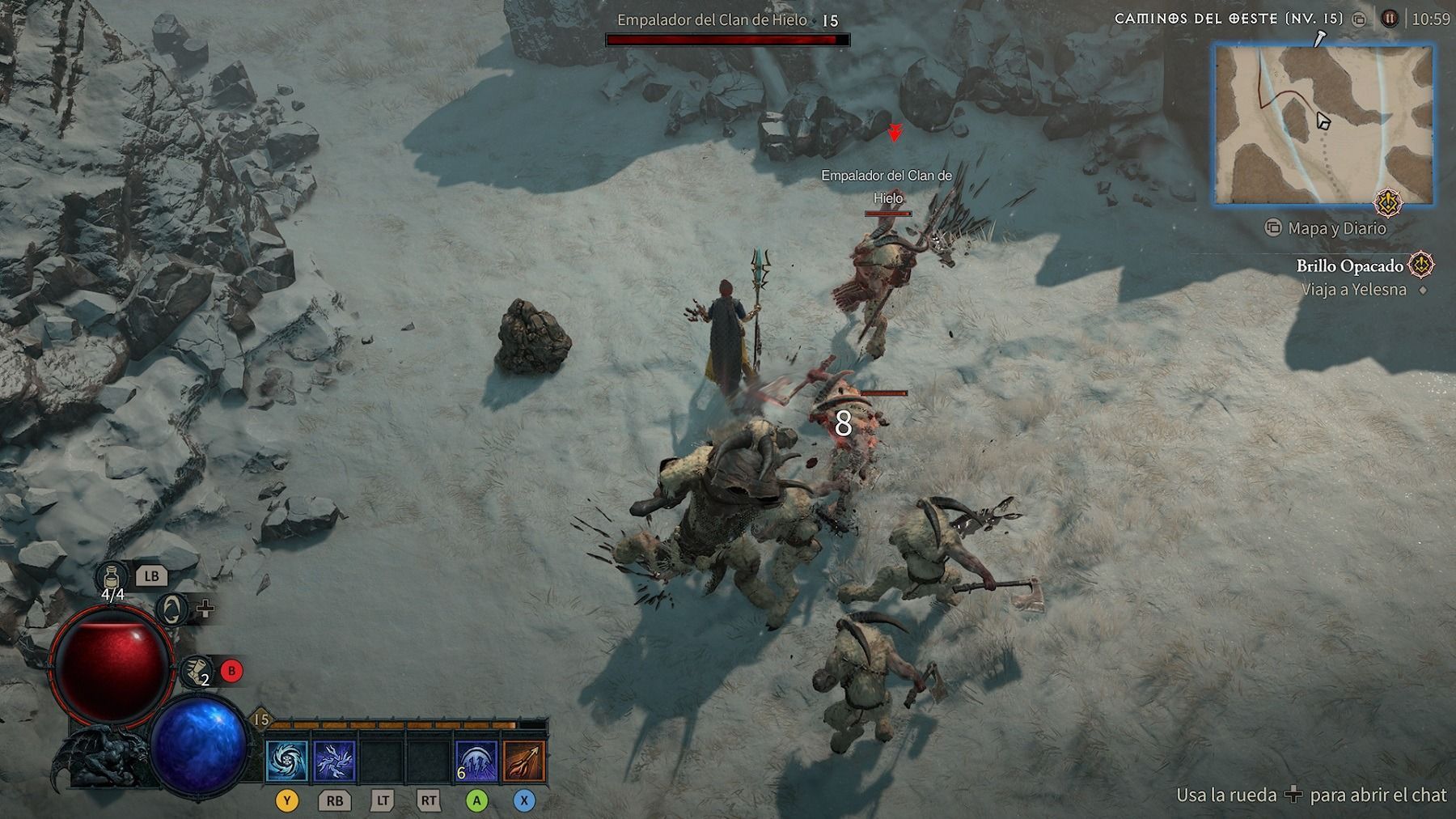
Task: Cast the frost swirl skill
Action: 287,762
